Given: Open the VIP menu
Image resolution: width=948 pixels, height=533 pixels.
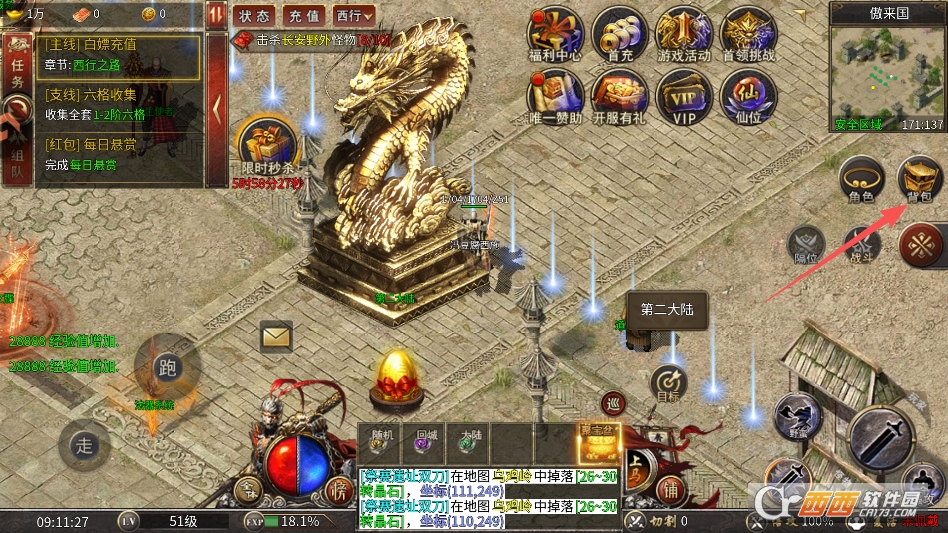Looking at the screenshot, I should pos(684,97).
